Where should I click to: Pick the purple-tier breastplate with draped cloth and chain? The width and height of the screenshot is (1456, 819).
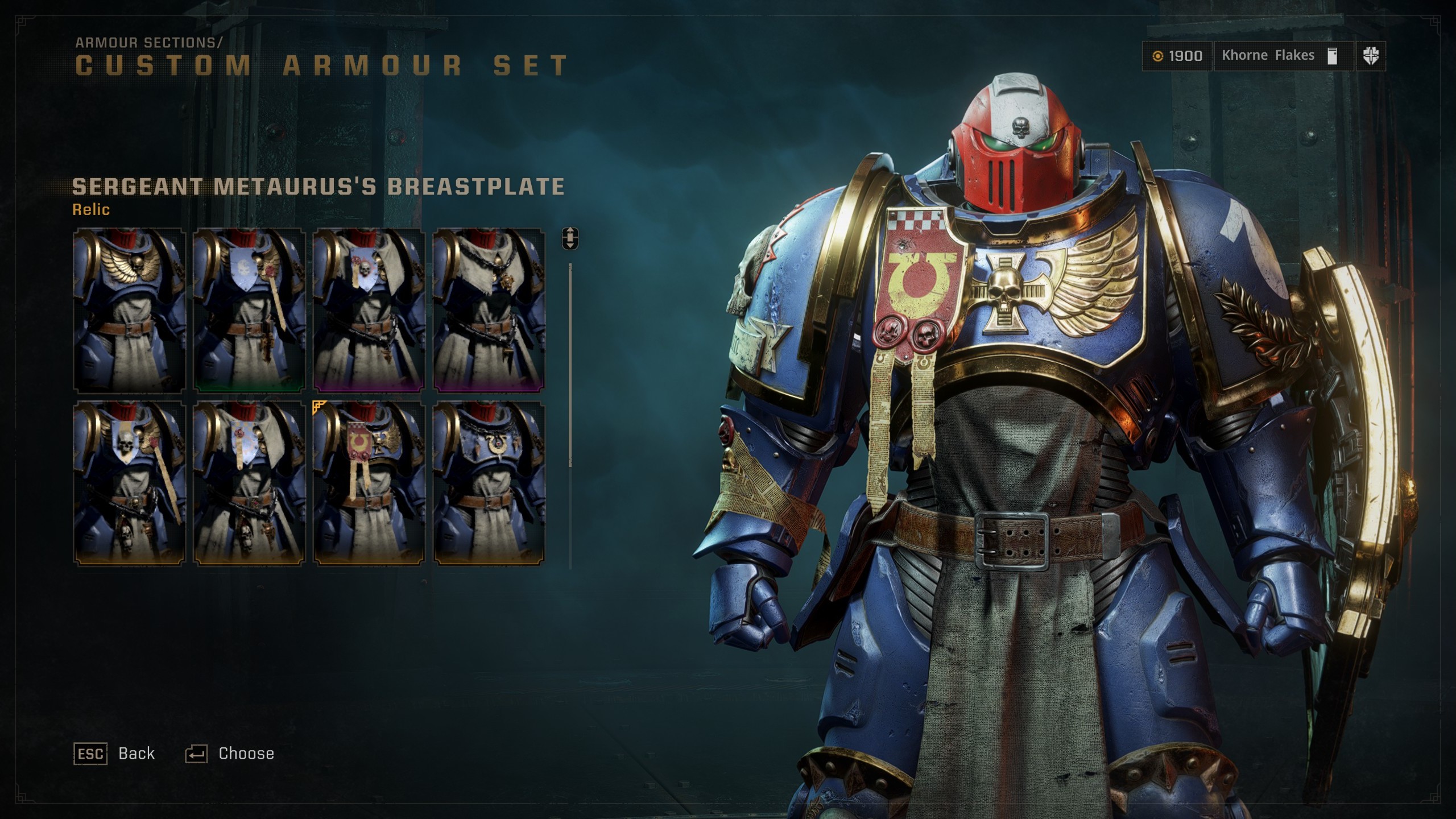click(489, 310)
